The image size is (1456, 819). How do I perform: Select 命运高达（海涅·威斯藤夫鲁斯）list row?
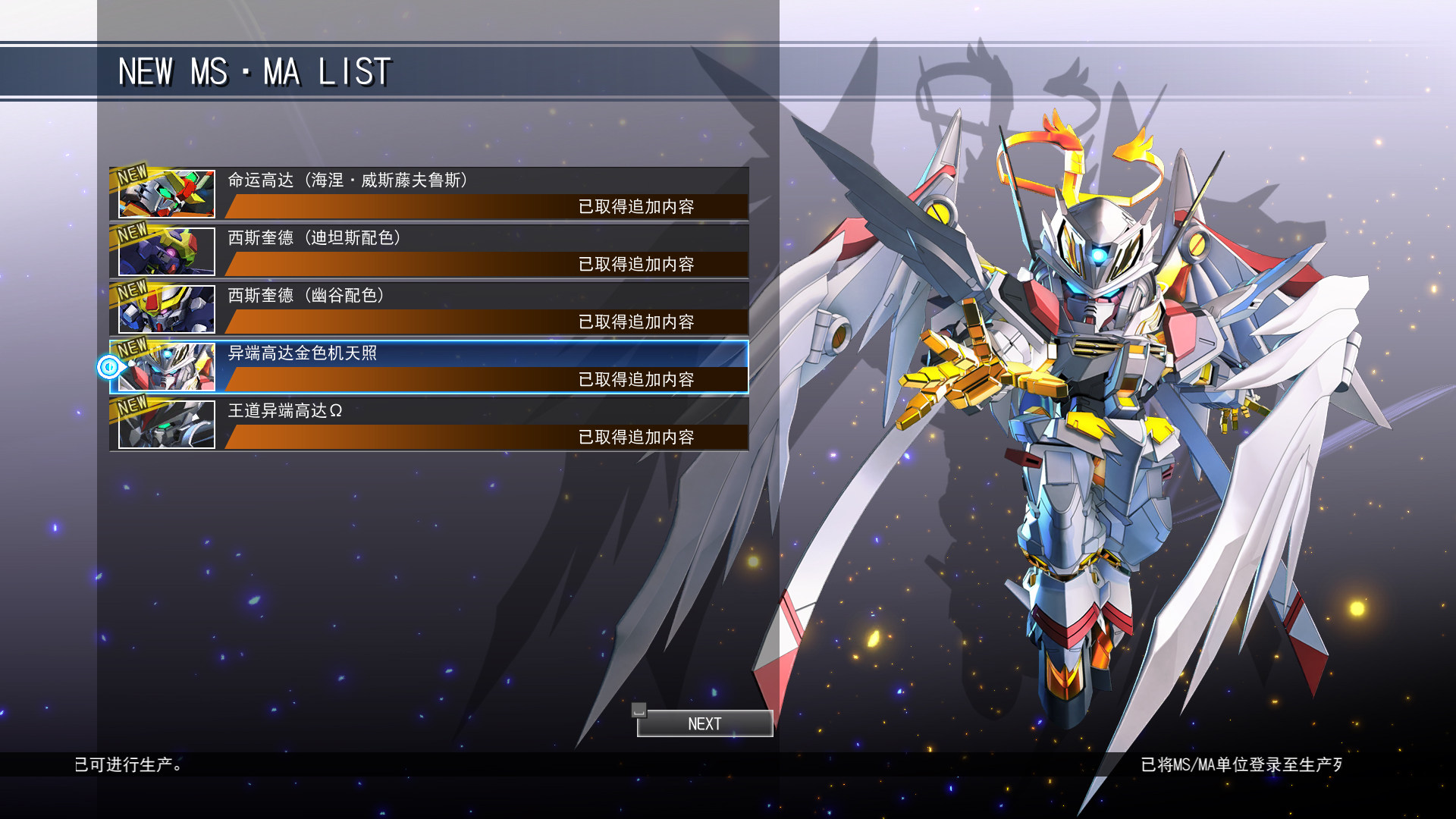(x=429, y=194)
